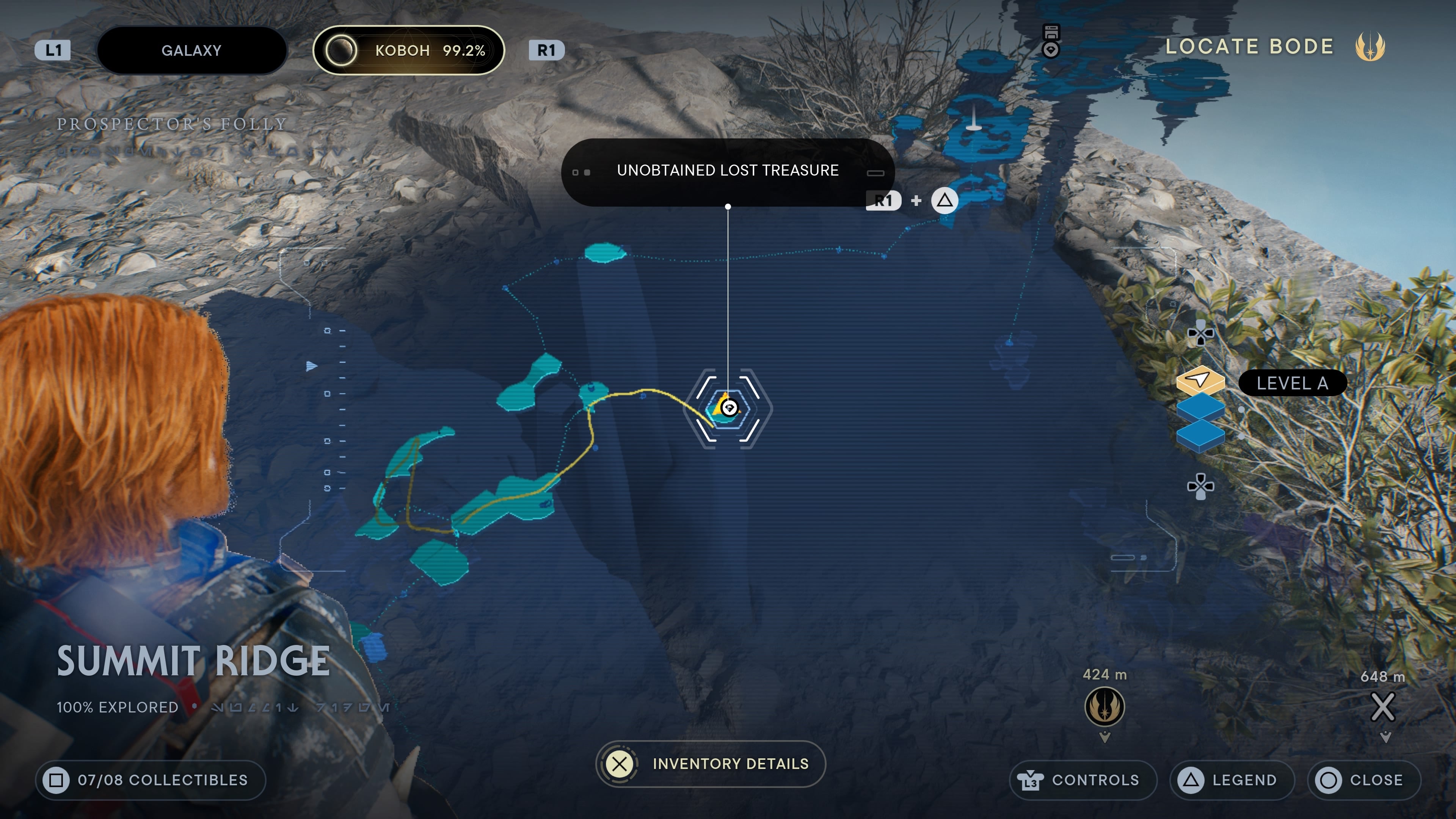Select the Level A floor layer
Image resolution: width=1456 pixels, height=819 pixels.
1200,381
